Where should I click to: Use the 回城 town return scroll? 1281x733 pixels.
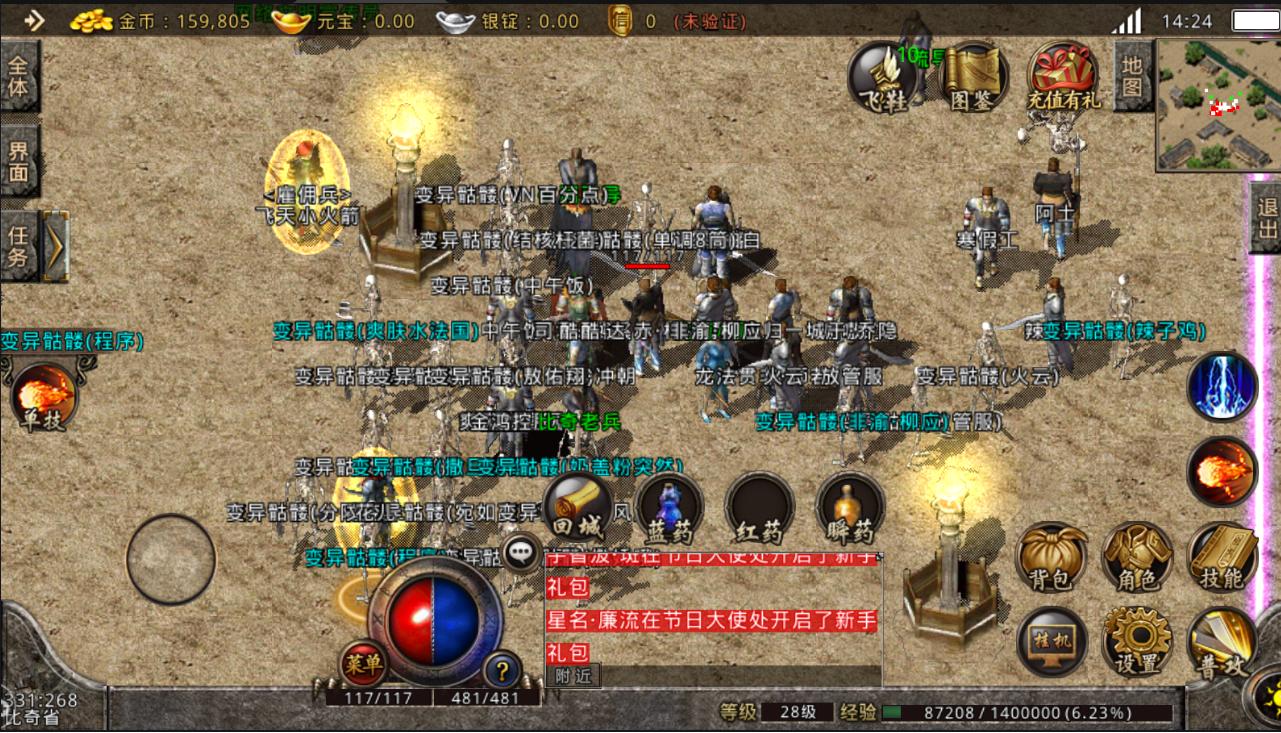pyautogui.click(x=578, y=508)
